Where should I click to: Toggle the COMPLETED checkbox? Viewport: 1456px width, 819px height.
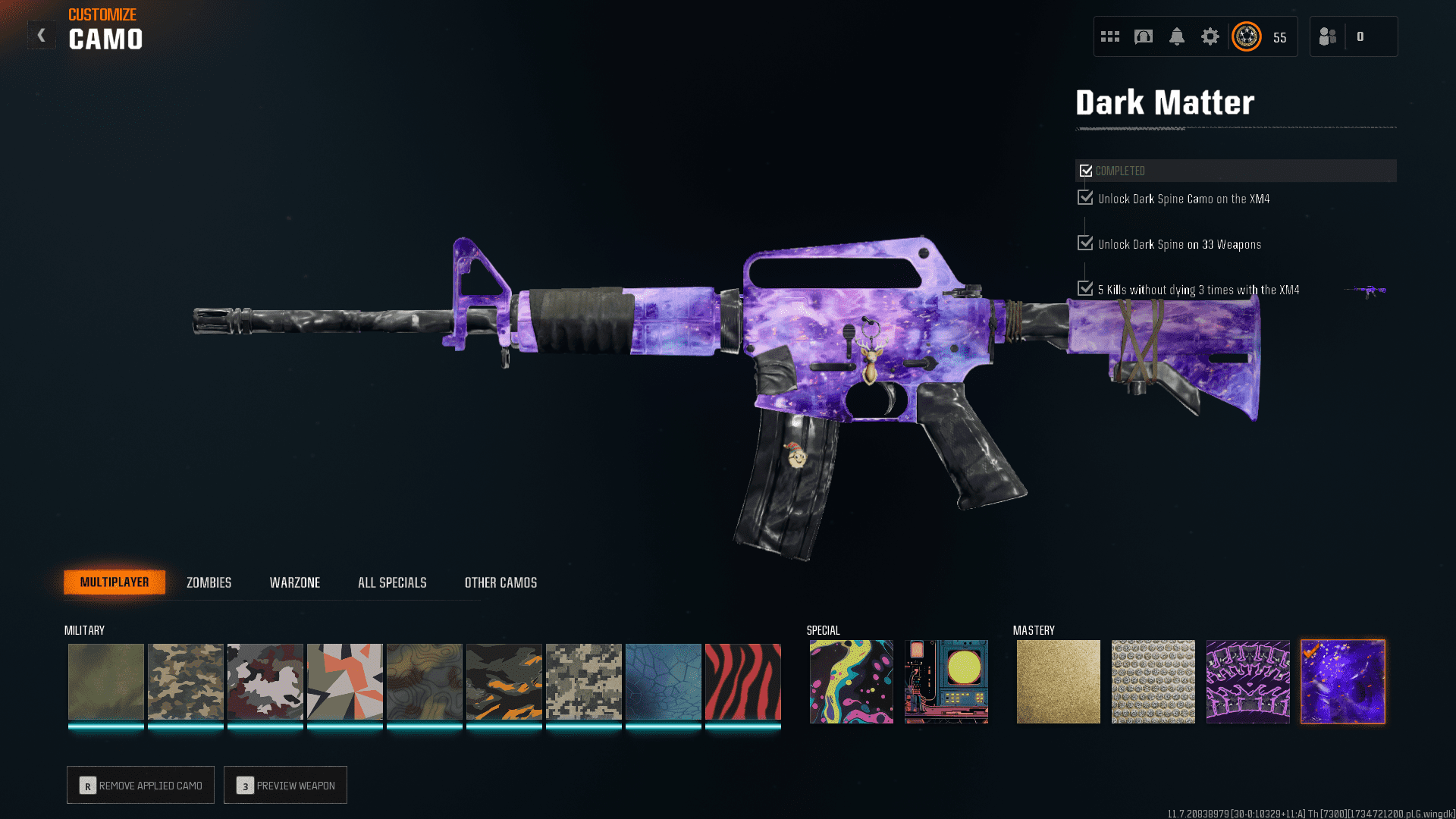tap(1086, 170)
